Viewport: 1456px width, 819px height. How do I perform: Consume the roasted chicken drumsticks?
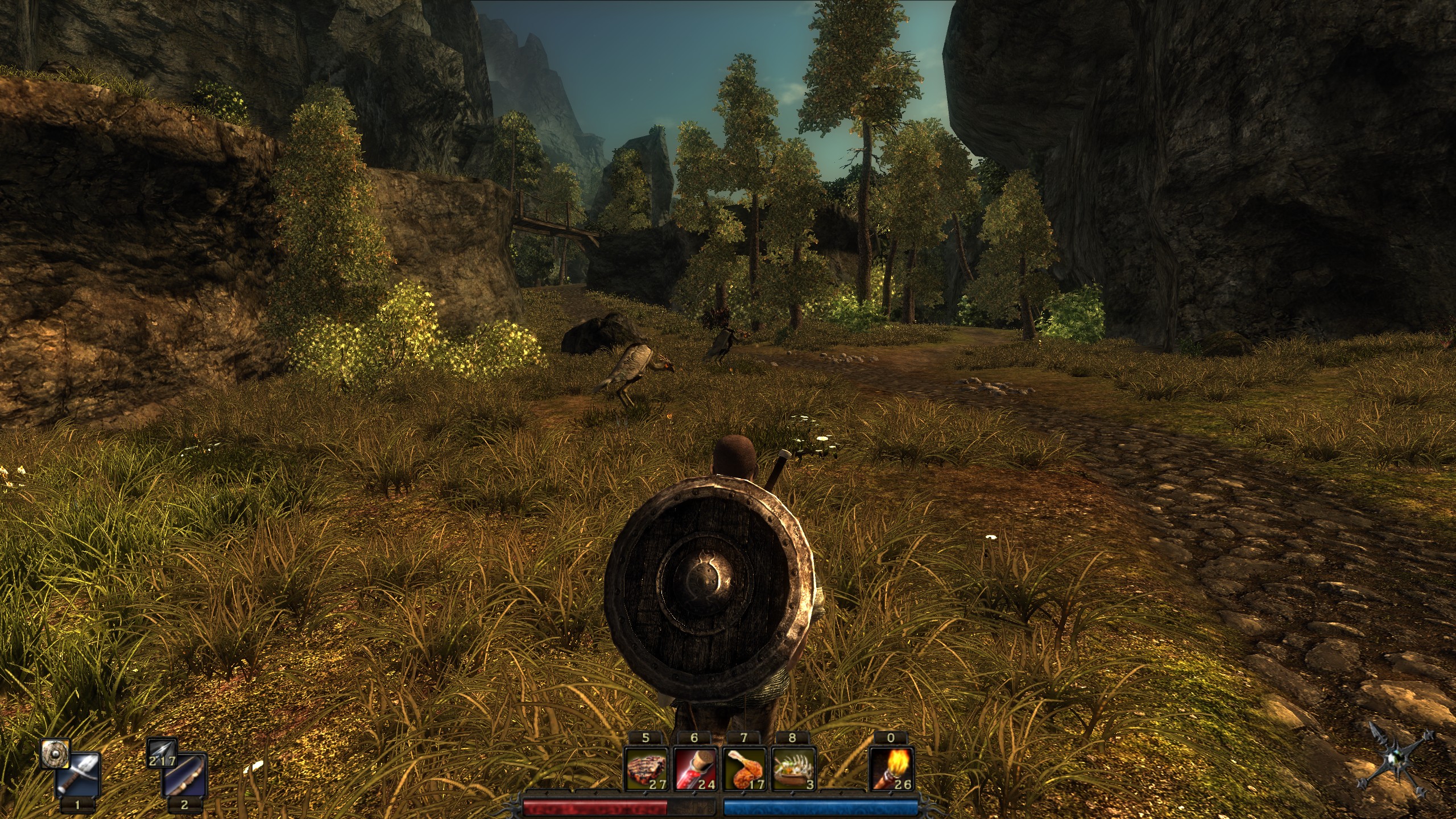click(743, 770)
